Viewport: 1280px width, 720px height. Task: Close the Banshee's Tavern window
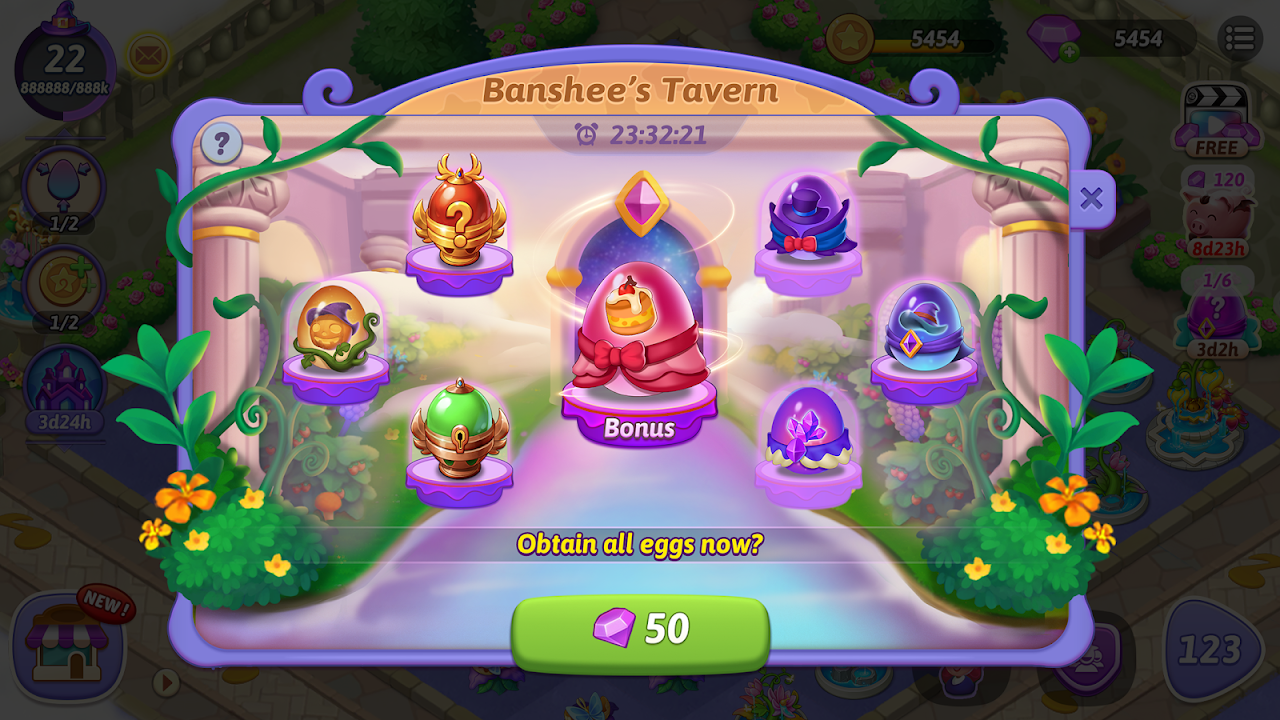(x=1091, y=198)
